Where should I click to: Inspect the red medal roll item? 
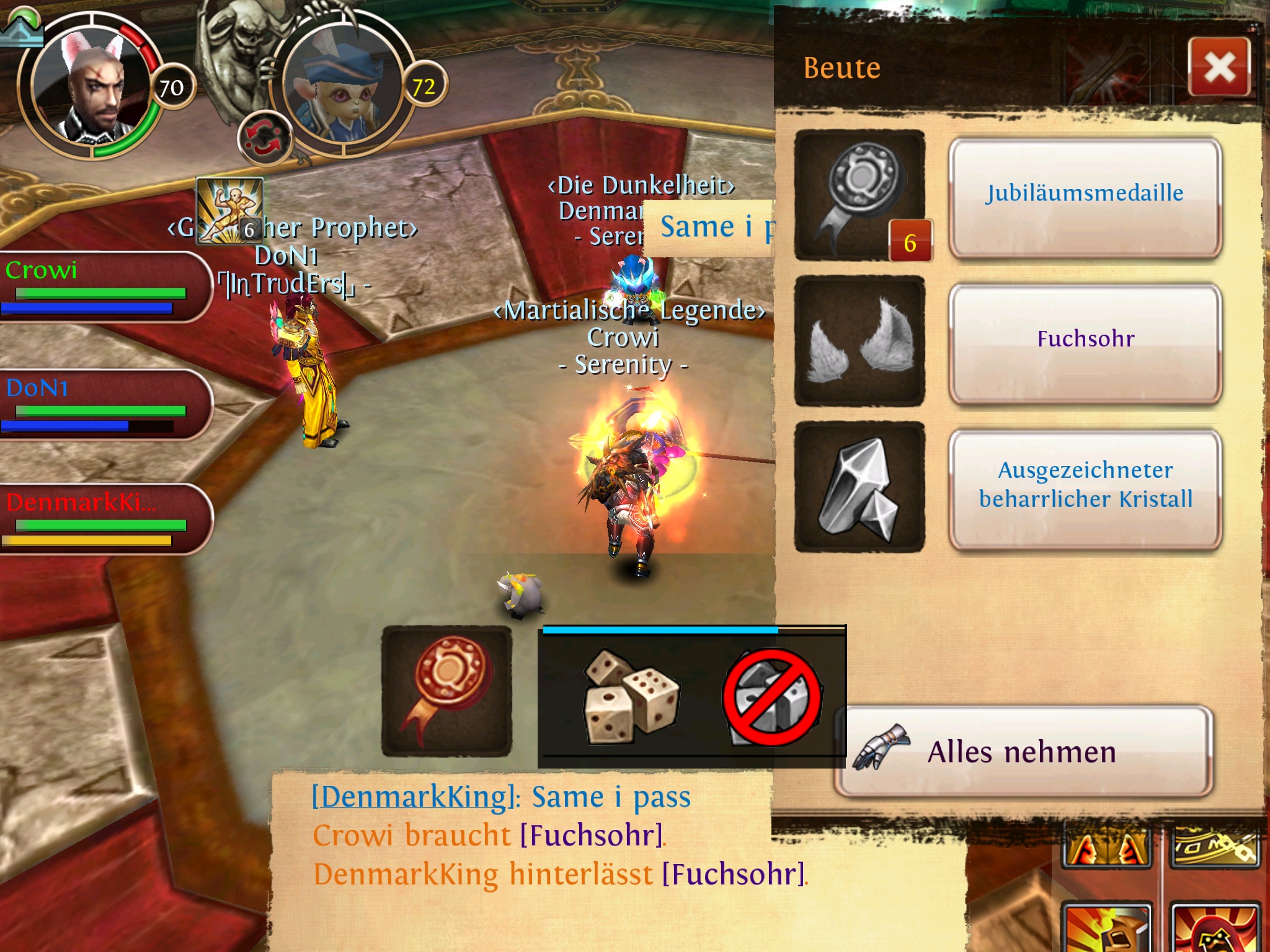point(446,691)
